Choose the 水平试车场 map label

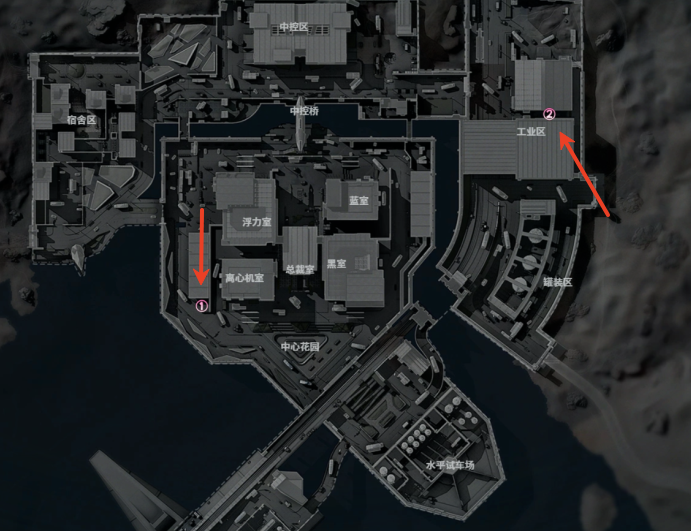pyautogui.click(x=449, y=465)
